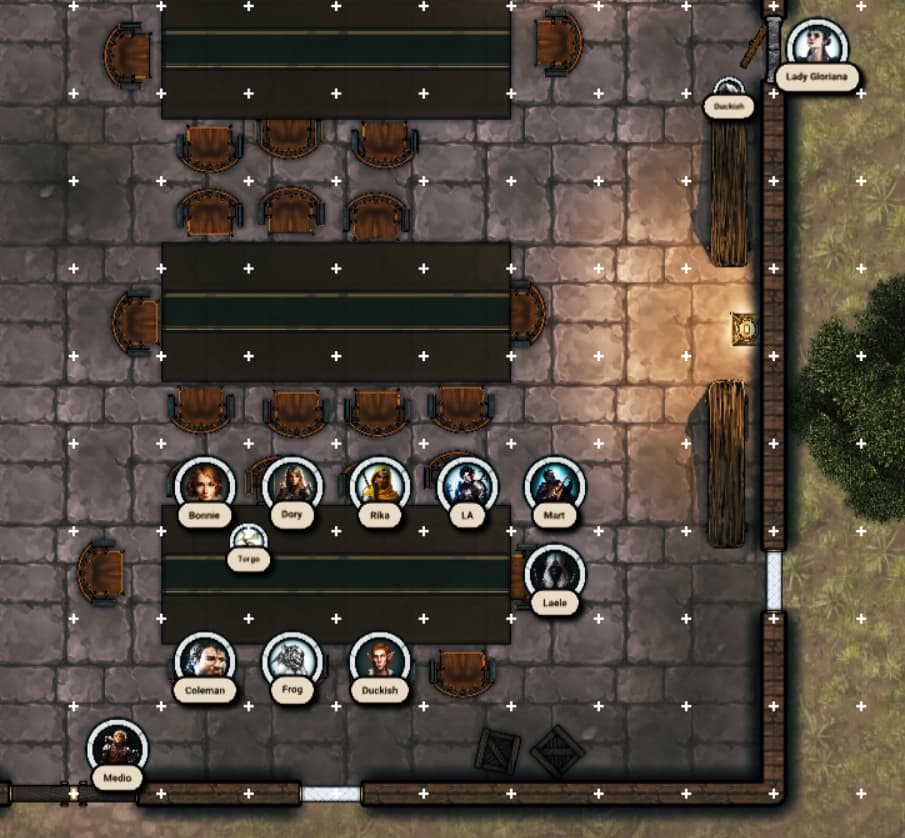The width and height of the screenshot is (905, 838).
Task: Pick the small Torgo token on the table
Action: 248,541
